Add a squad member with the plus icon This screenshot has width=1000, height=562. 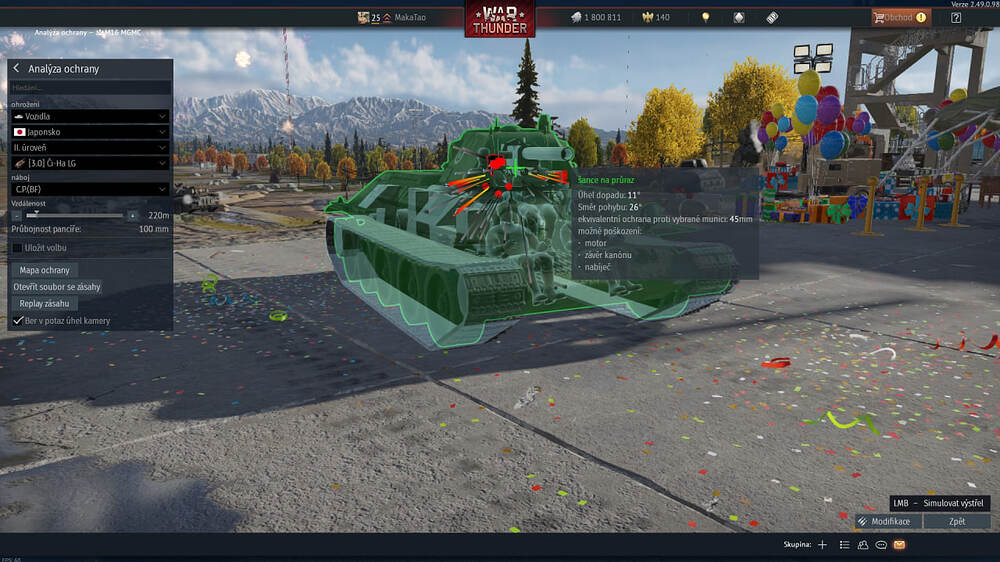click(x=822, y=545)
